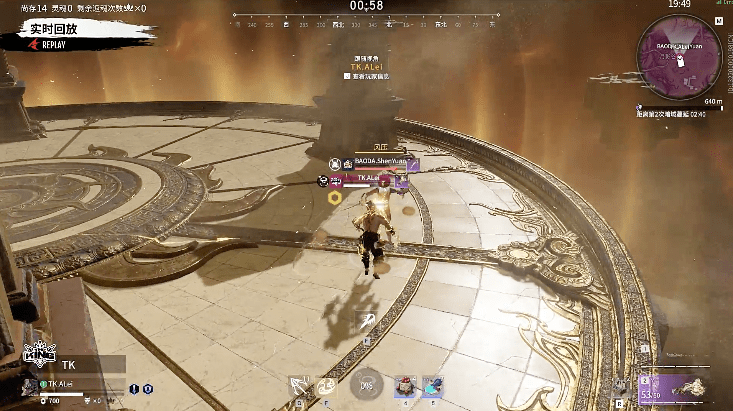Use the blue-teal consumable item slot
Viewport: 733px width, 411px height.
pos(433,385)
